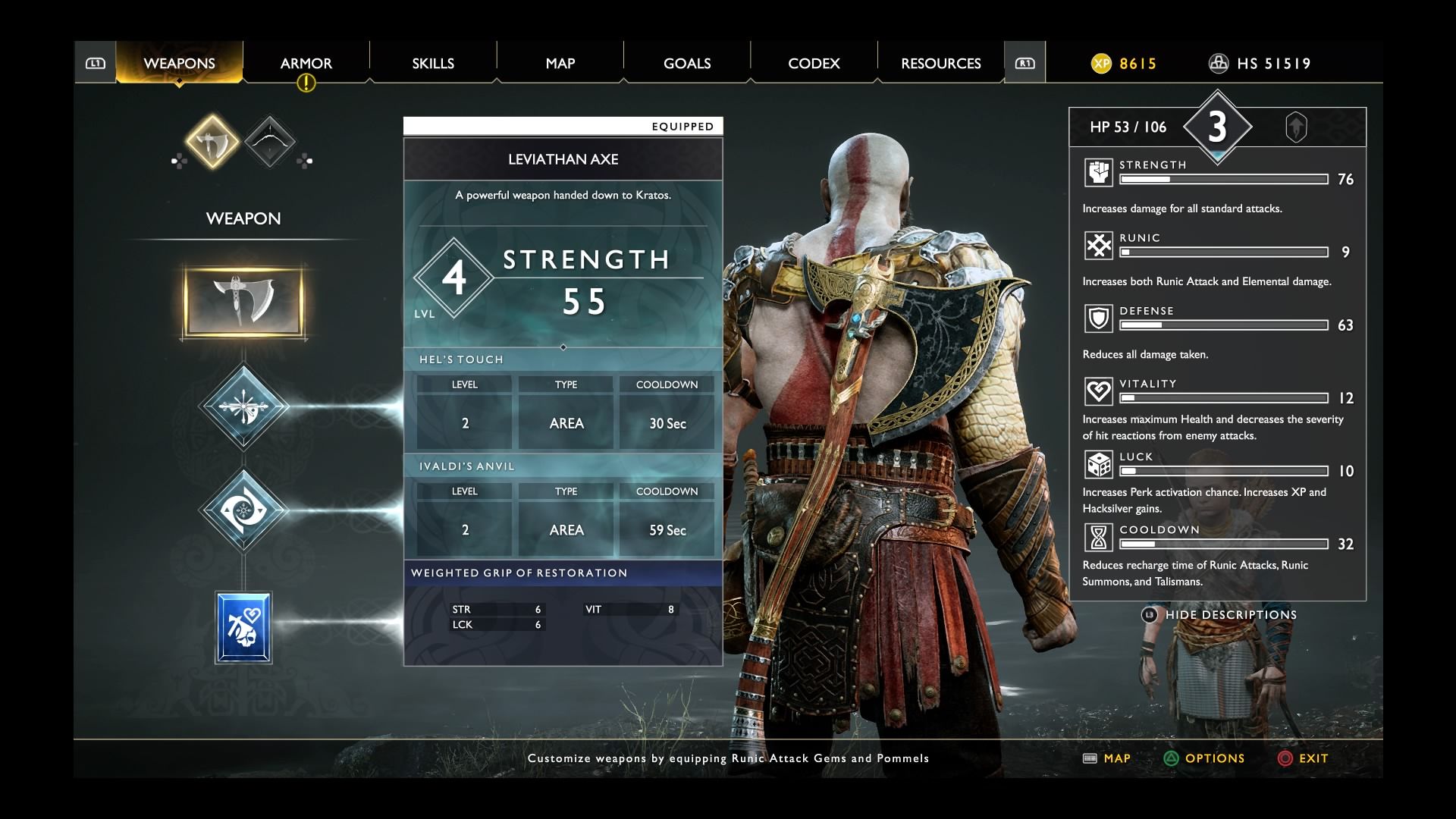1456x819 pixels.
Task: Click the Strength stat fist icon
Action: [x=1098, y=173]
